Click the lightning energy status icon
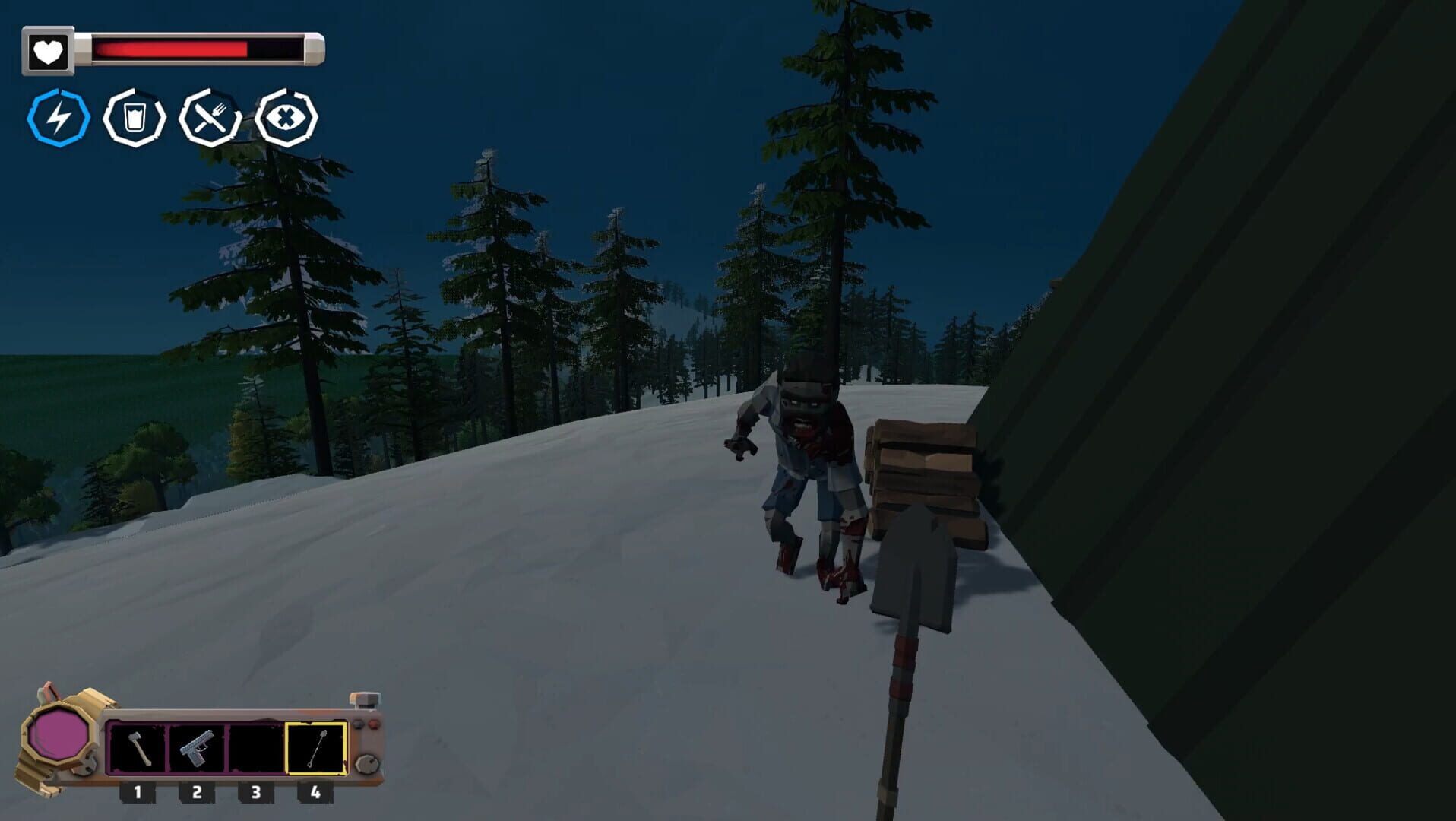Viewport: 1456px width, 821px height. [x=59, y=117]
